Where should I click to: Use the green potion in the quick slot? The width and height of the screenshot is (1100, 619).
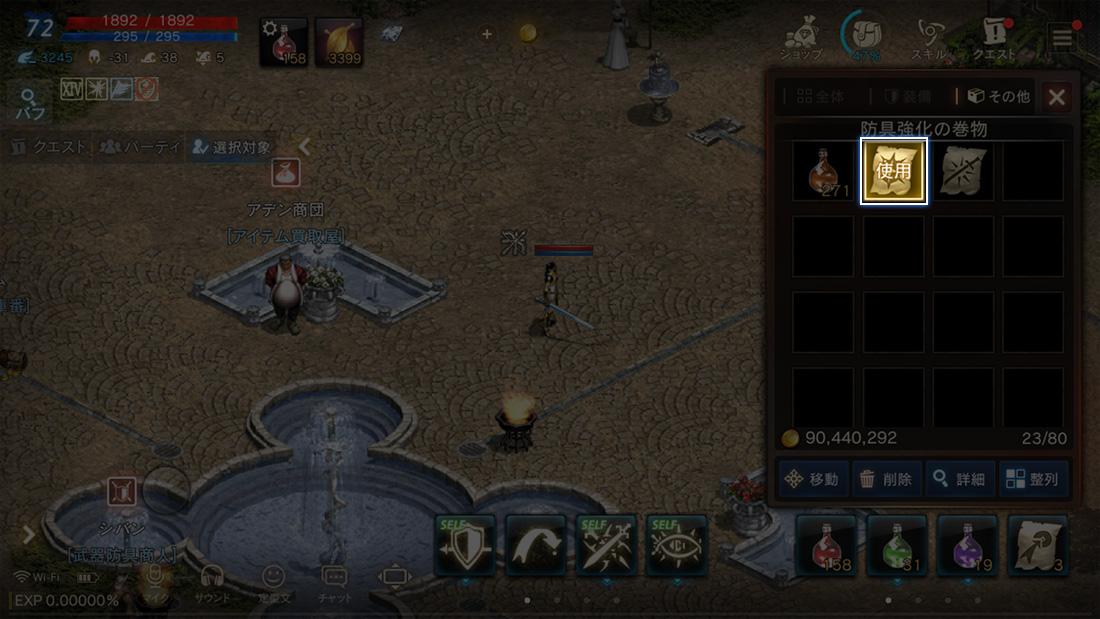pyautogui.click(x=897, y=546)
